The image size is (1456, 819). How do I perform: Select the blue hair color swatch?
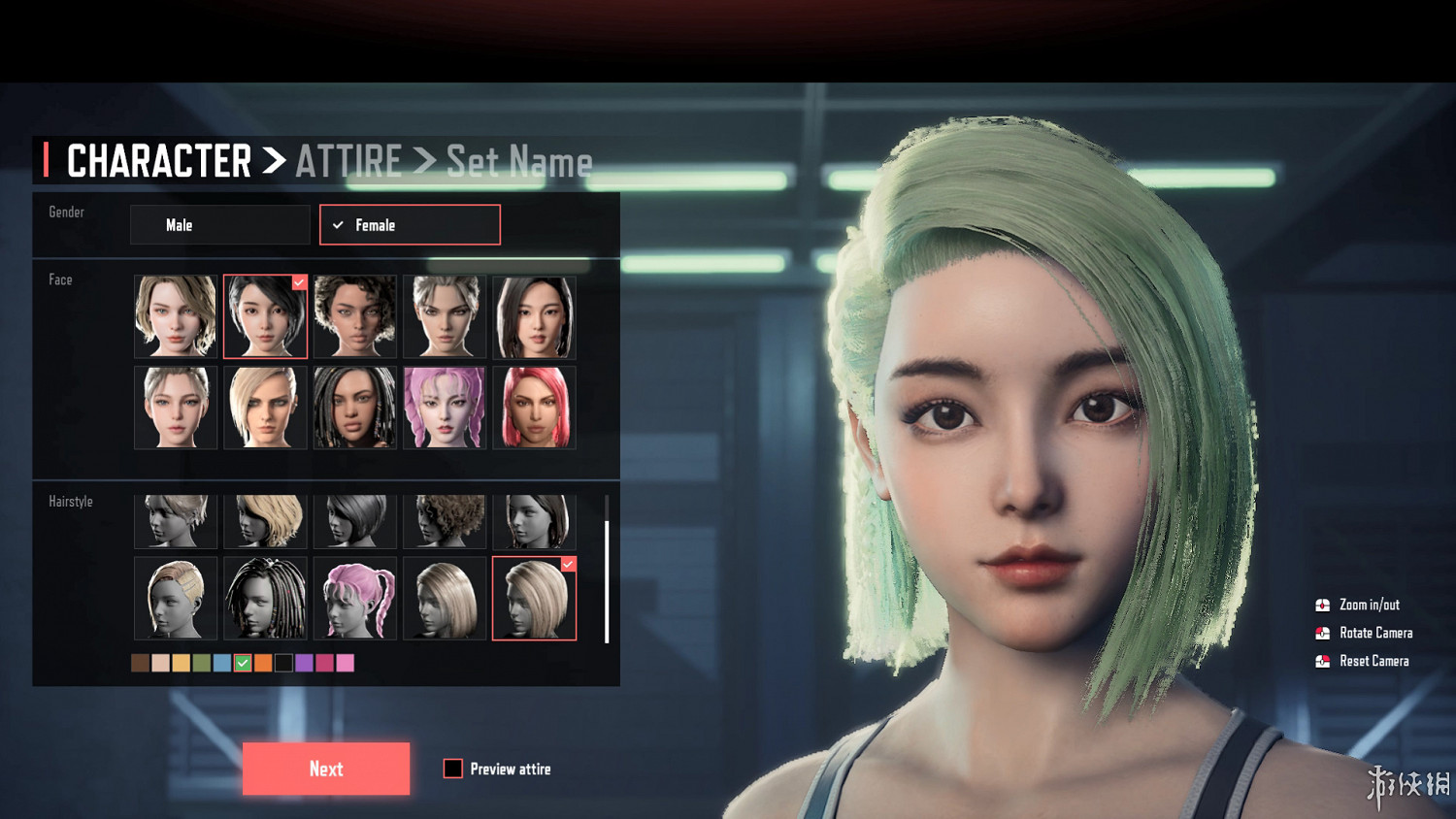(222, 663)
